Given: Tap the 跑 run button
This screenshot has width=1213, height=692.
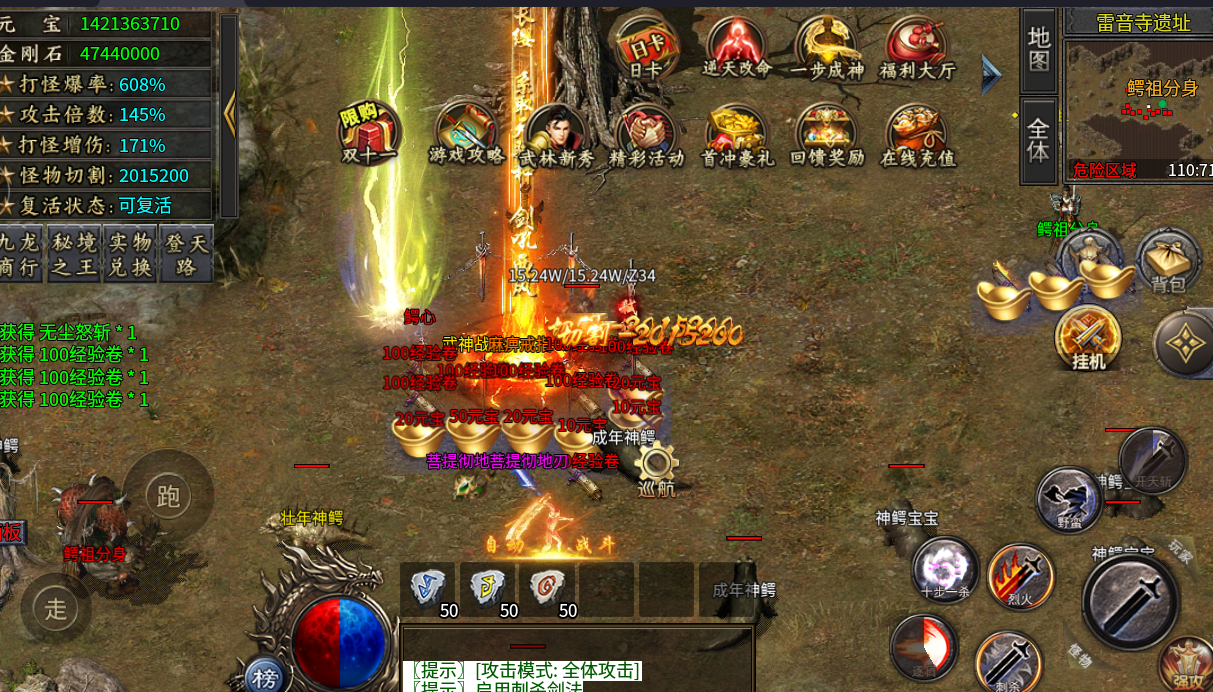Looking at the screenshot, I should 168,494.
